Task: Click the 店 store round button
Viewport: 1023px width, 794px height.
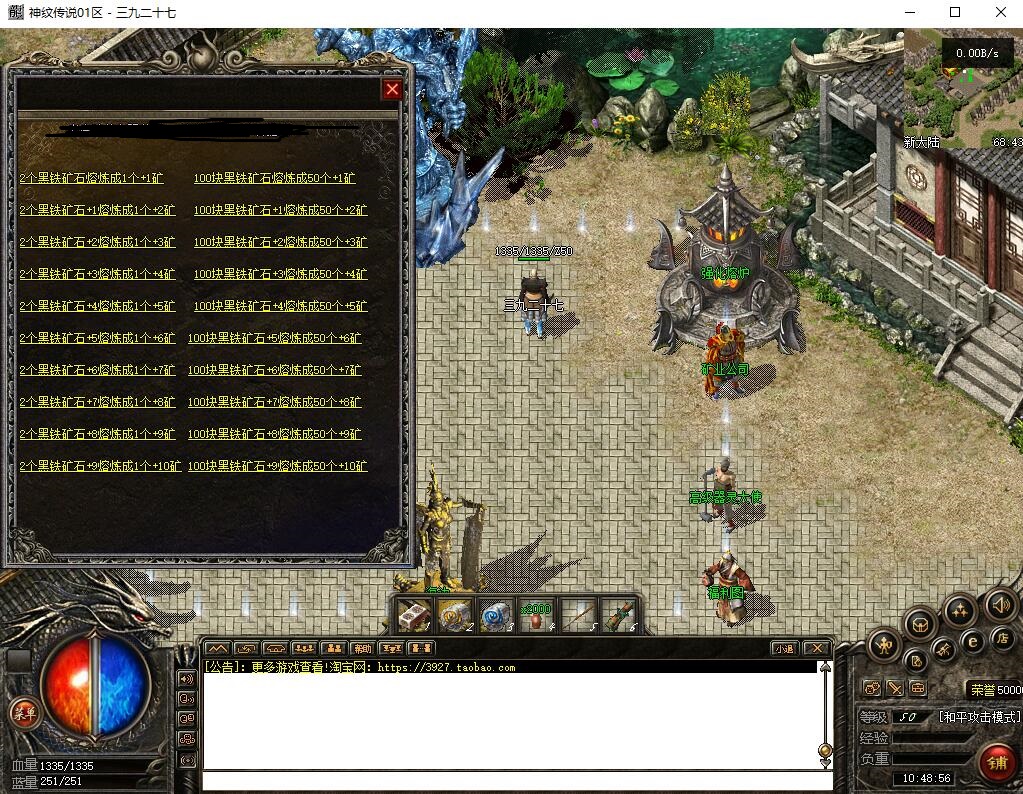Action: 1001,637
